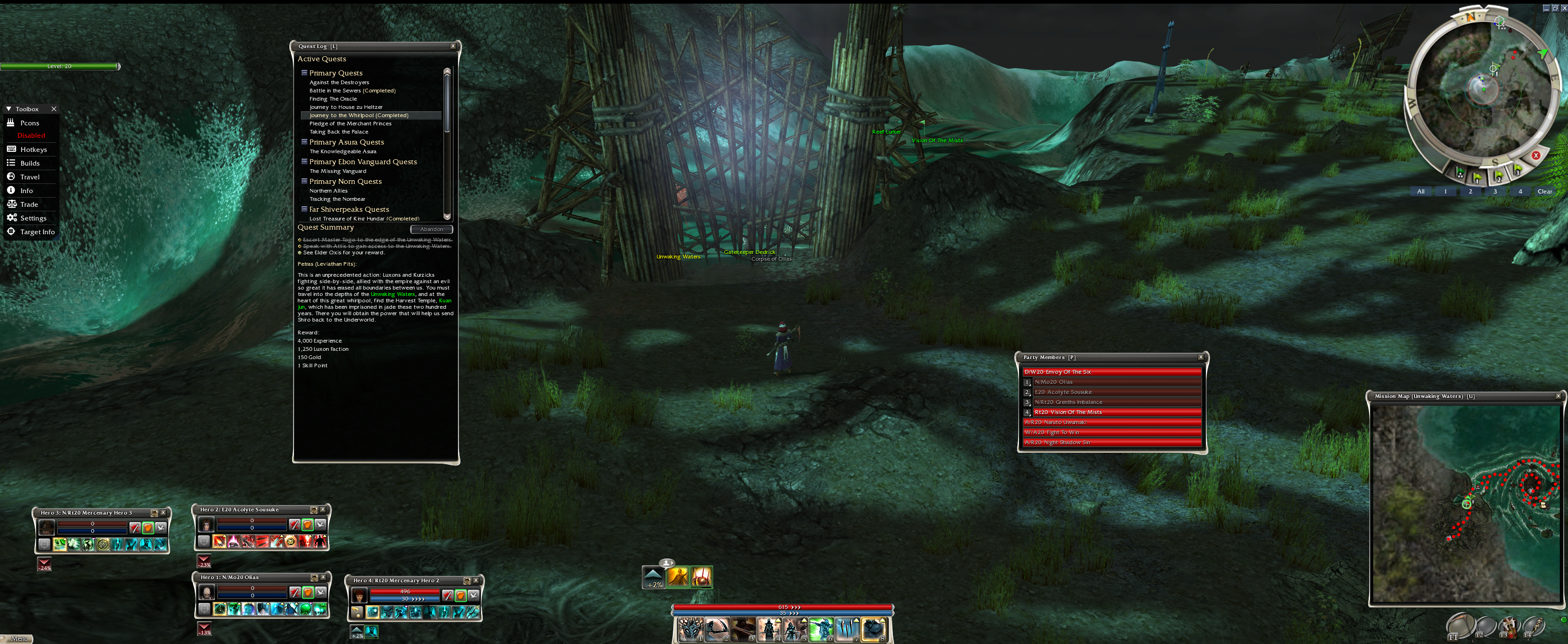
Task: Abandon the selected quest
Action: [431, 229]
